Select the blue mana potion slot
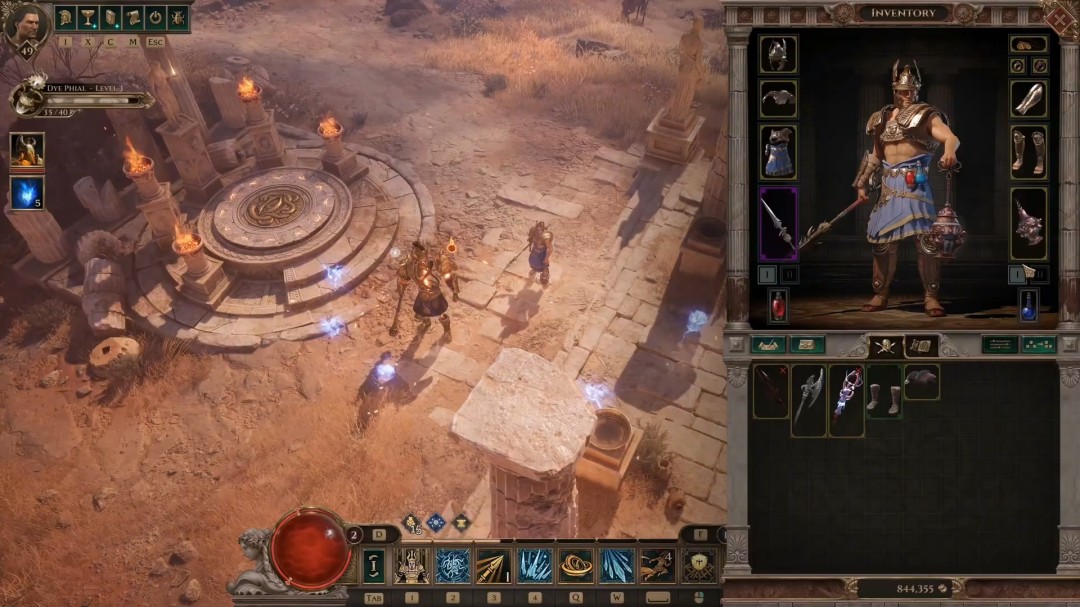1080x607 pixels. pyautogui.click(x=1028, y=305)
